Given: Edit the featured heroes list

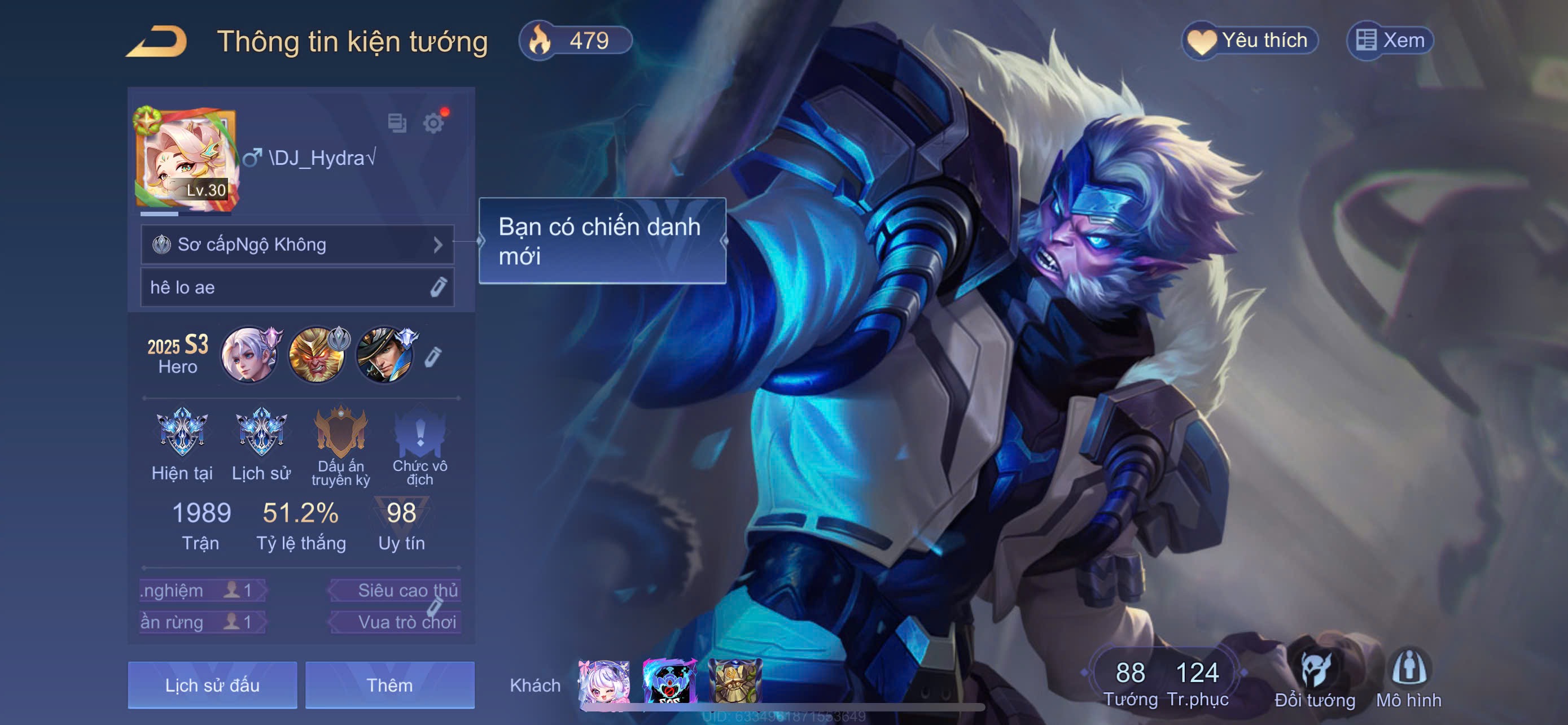Looking at the screenshot, I should pos(432,357).
